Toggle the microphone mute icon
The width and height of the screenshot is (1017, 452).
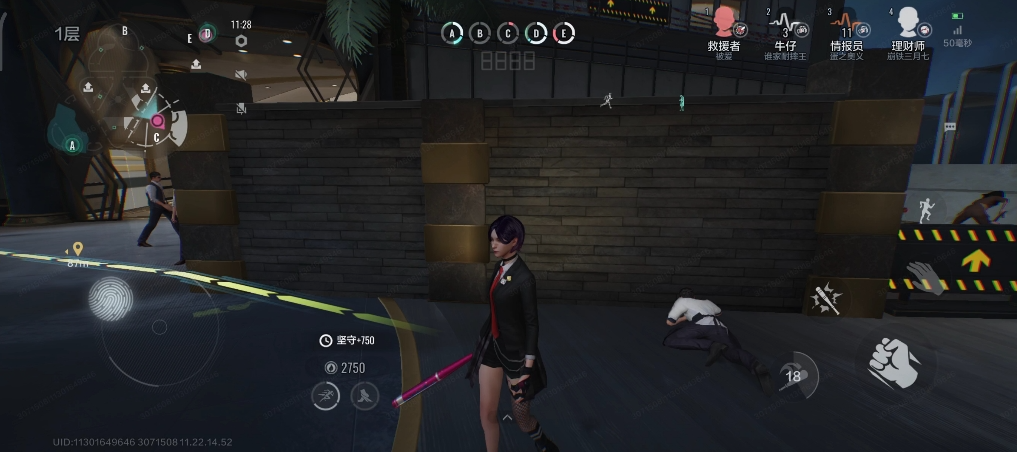[x=241, y=108]
